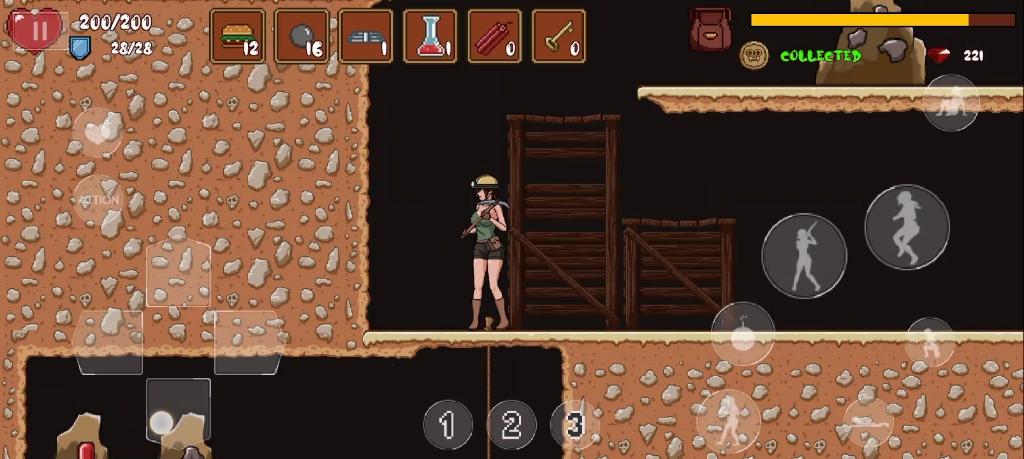Image resolution: width=1024 pixels, height=459 pixels.
Task: Activate quick slot number 1
Action: (x=447, y=425)
